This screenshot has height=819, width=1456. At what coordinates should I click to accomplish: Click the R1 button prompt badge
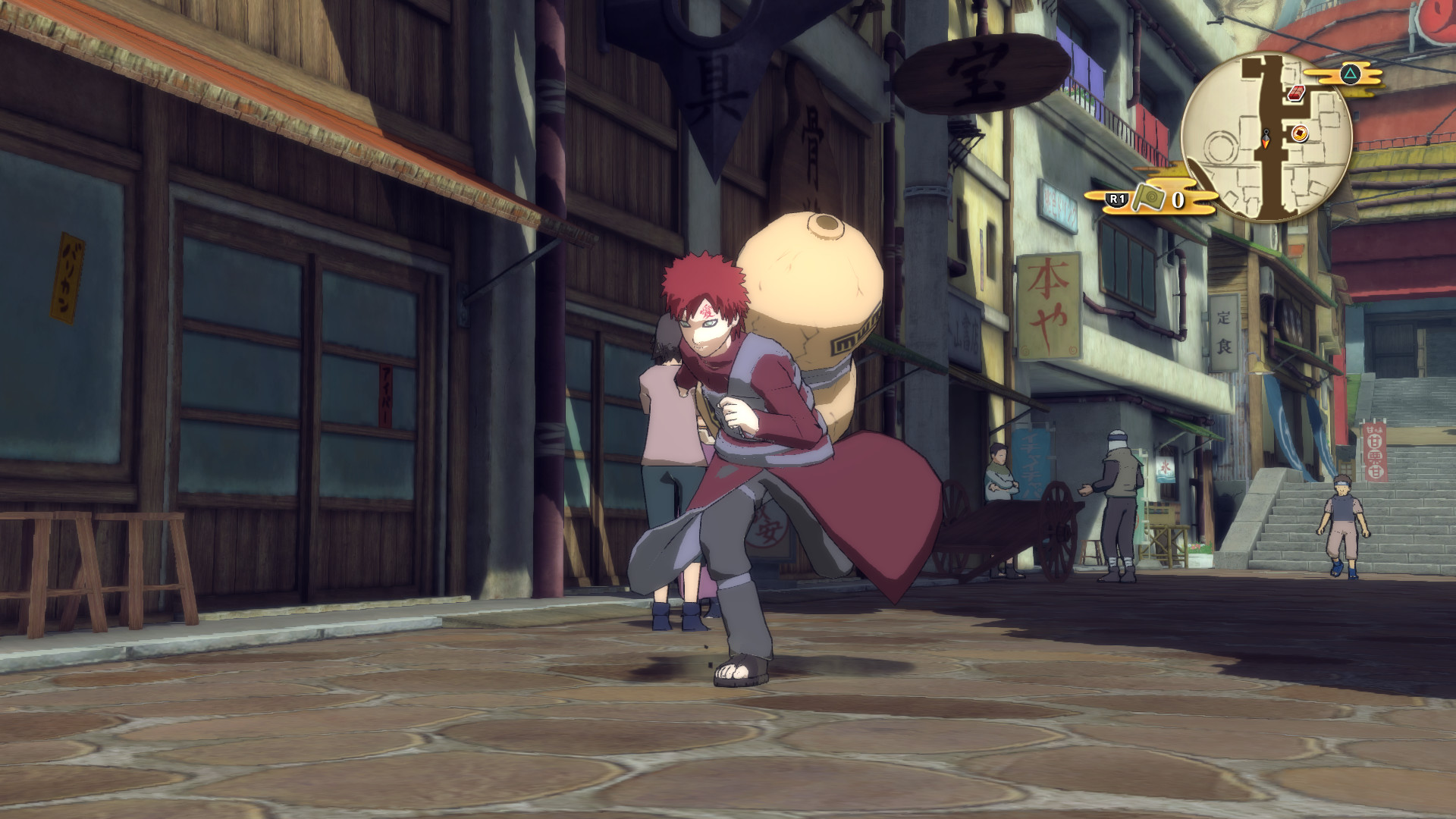[1116, 199]
